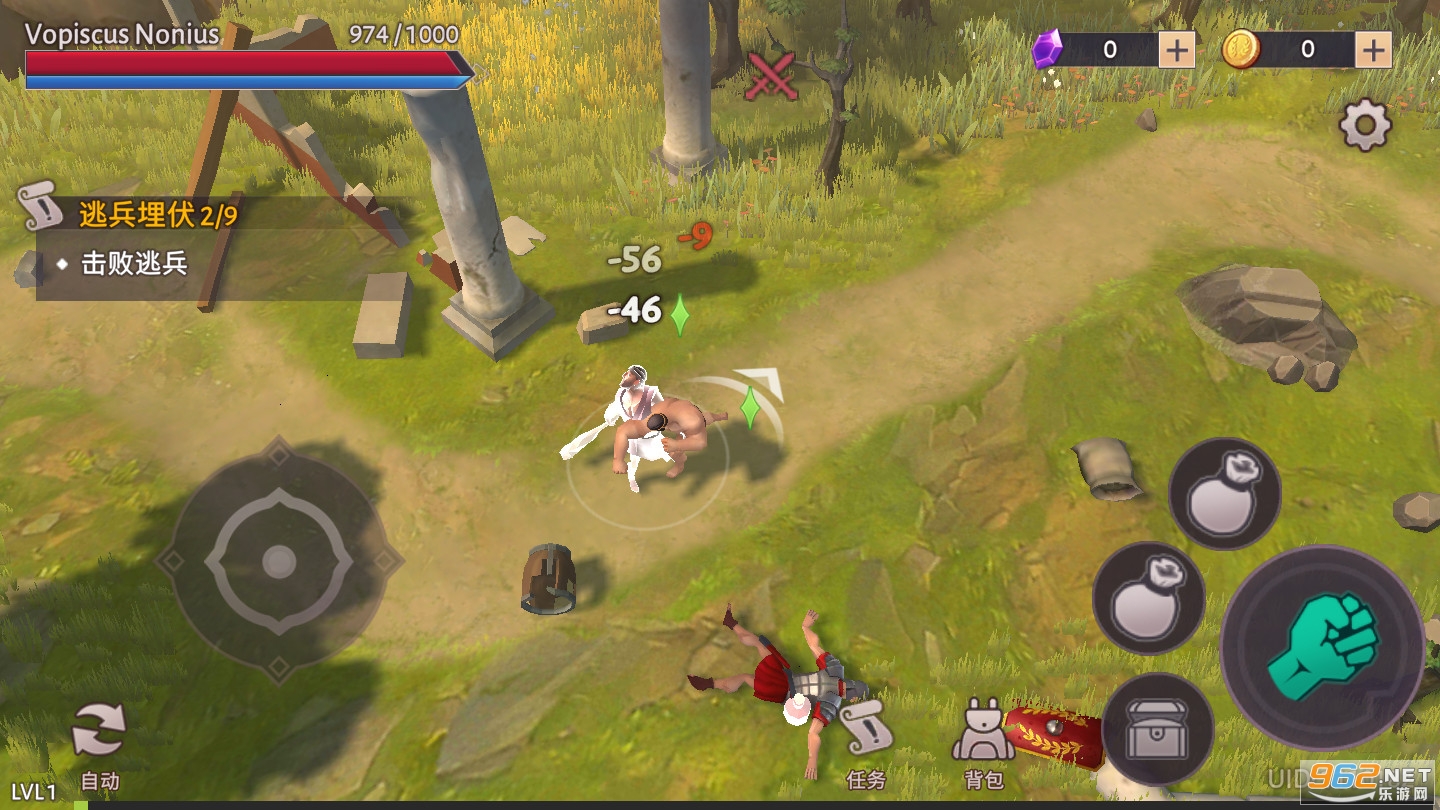Add gold coins with plus button
Screen dimensions: 1440x810
tap(1375, 49)
